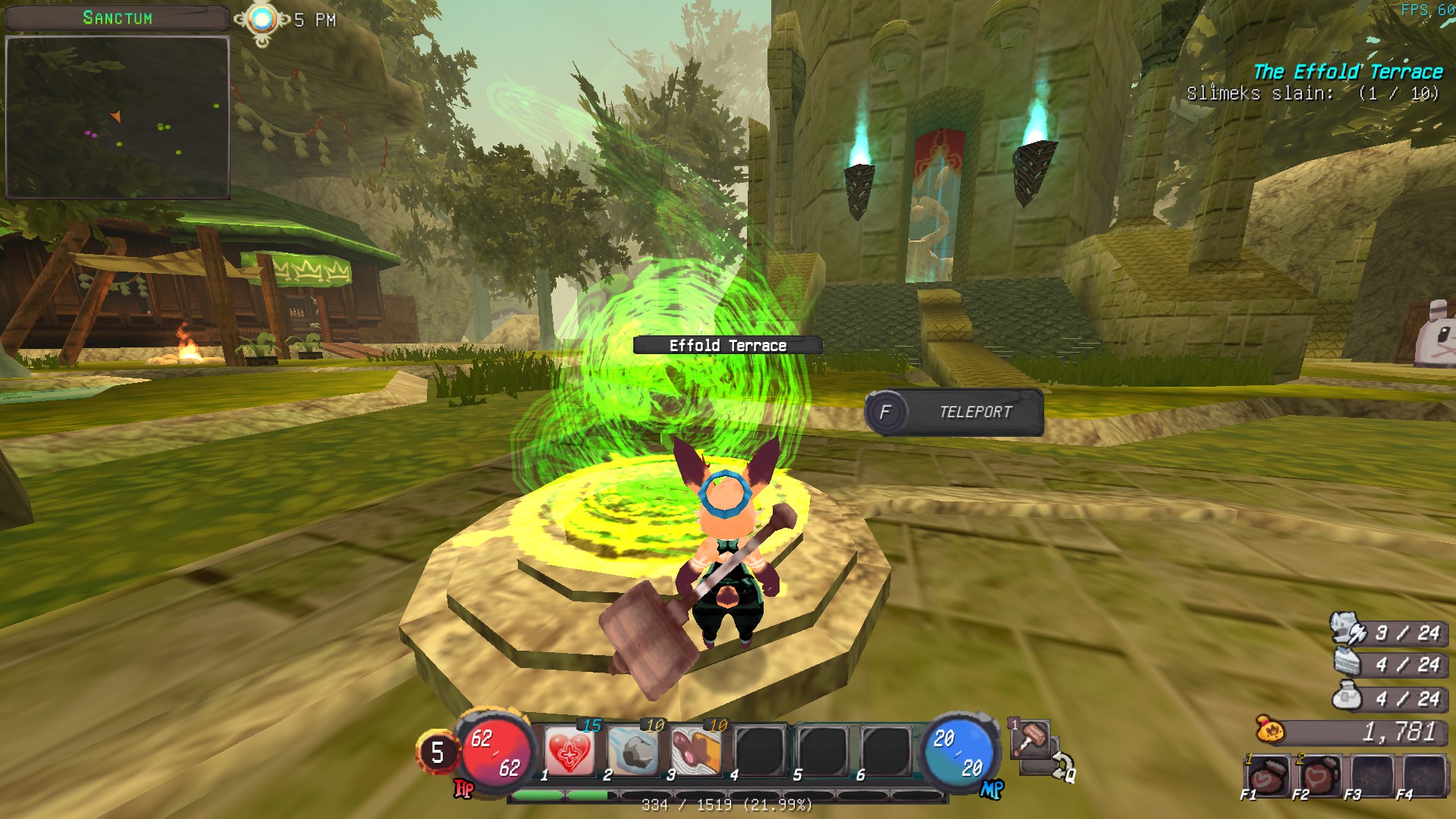1456x819 pixels.
Task: Select the equipped hammer weapon slot
Action: click(1030, 738)
